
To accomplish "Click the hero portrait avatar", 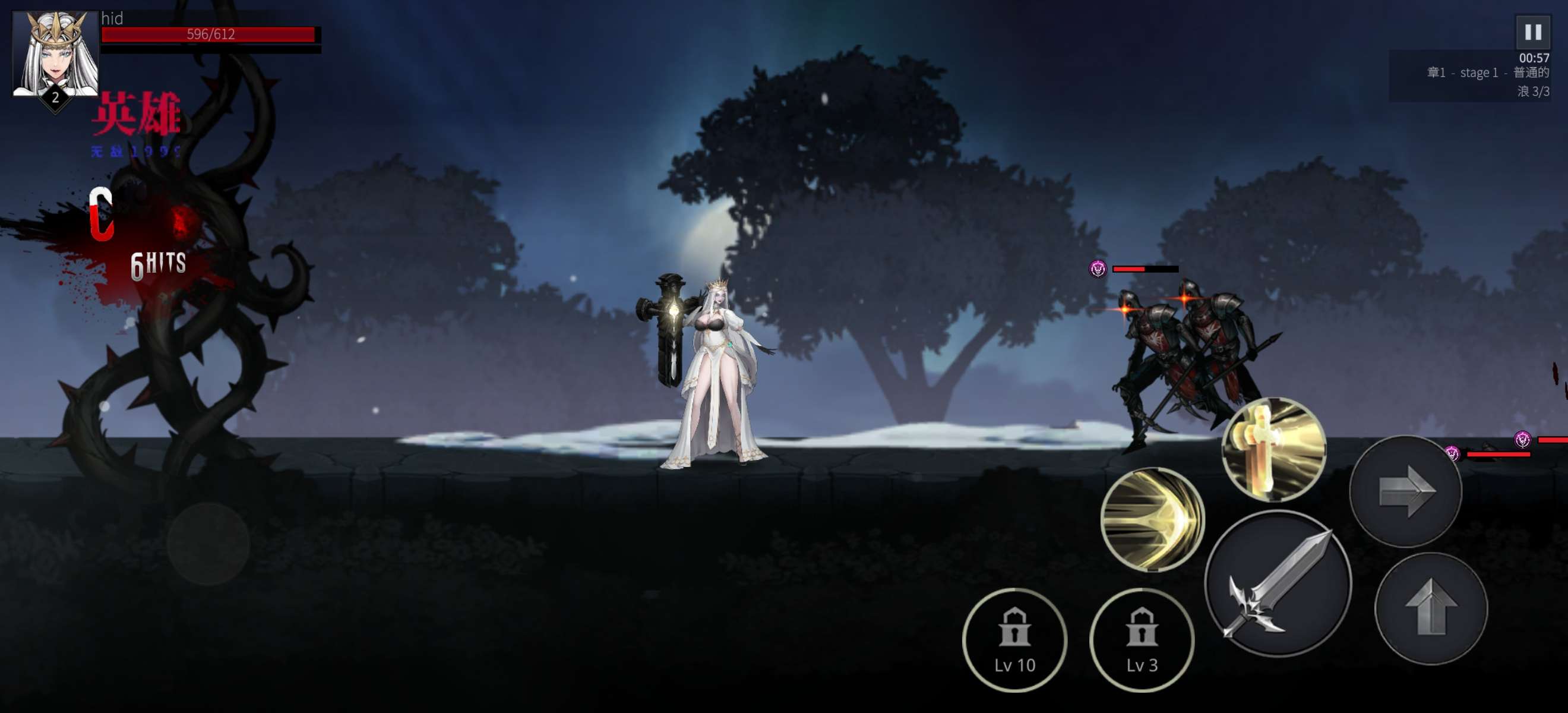I will point(55,55).
